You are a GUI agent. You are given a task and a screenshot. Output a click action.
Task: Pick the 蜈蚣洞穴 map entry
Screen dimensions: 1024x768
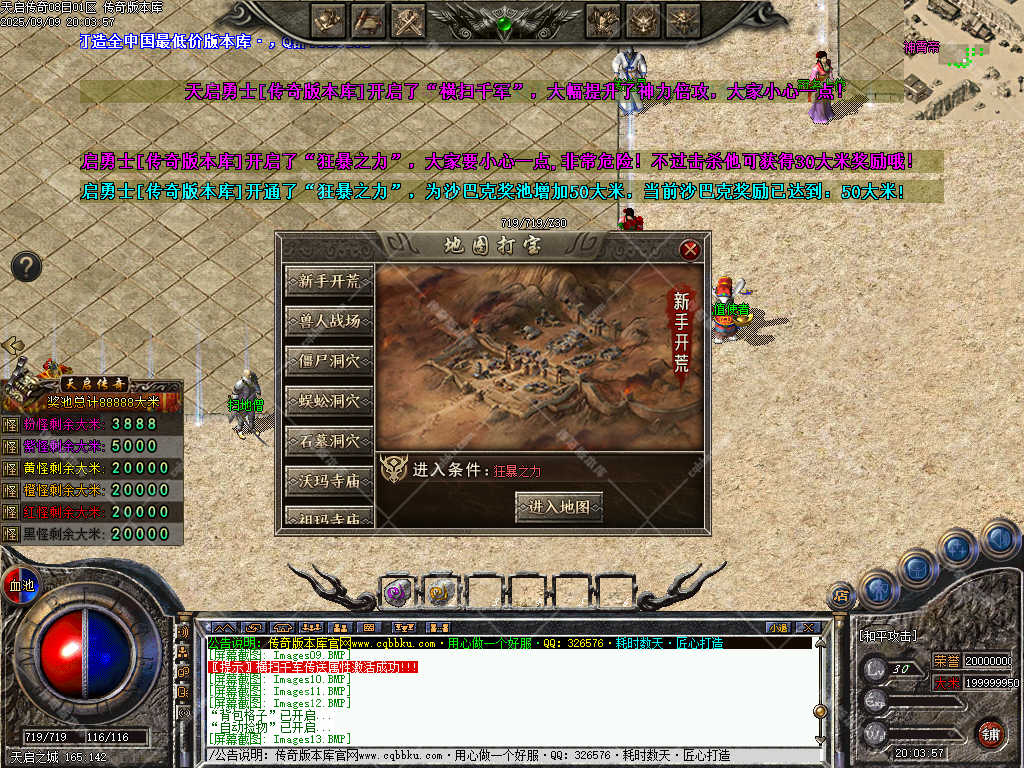[x=329, y=401]
